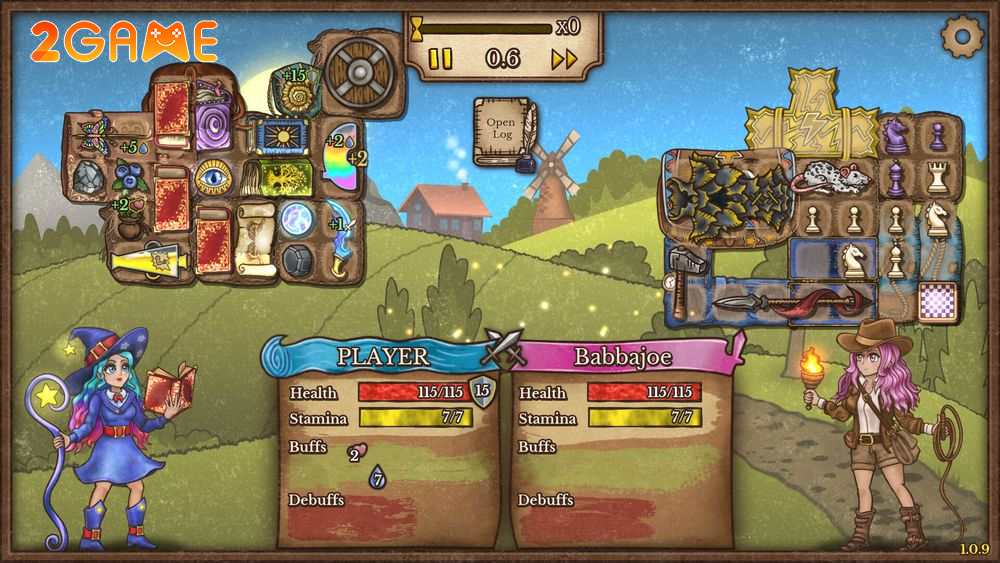Click the butterfly item
Screen dimensions: 1000x563
click(96, 131)
